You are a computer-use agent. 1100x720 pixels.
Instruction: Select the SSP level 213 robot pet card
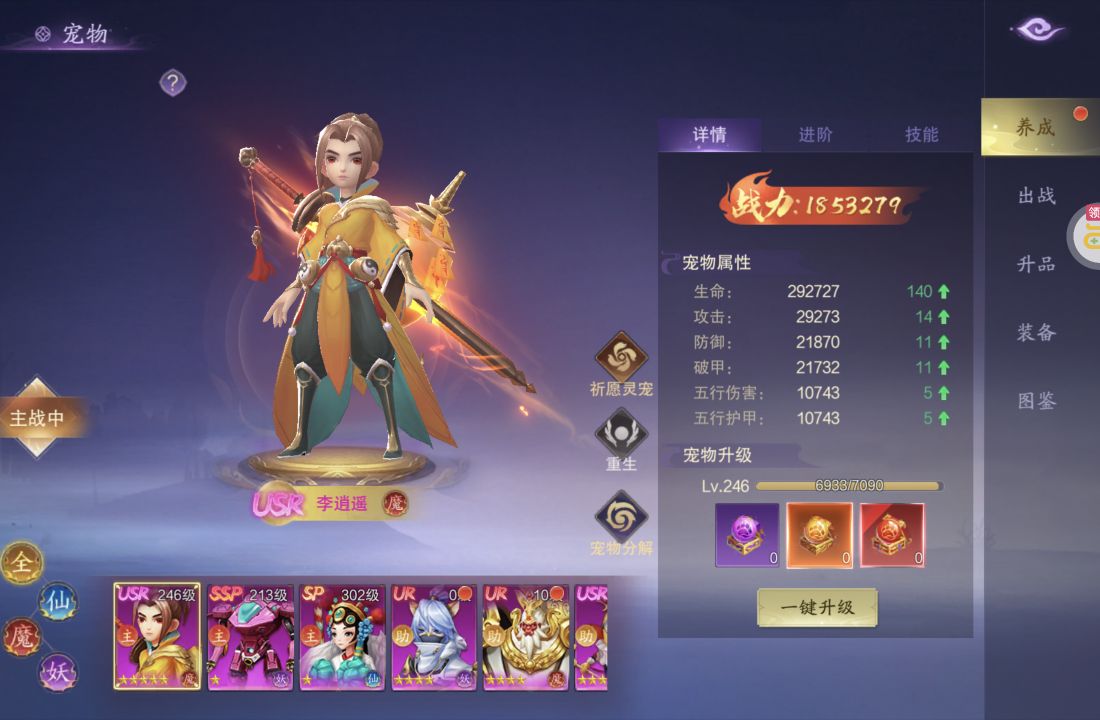point(248,637)
